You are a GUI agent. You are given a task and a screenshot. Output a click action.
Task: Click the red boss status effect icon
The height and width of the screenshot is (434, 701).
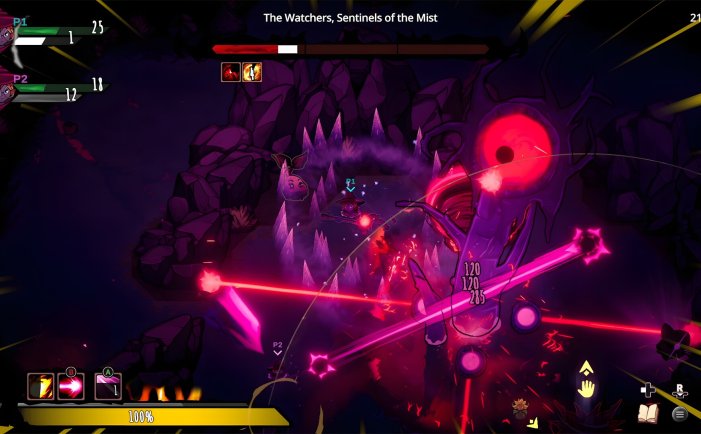231,72
